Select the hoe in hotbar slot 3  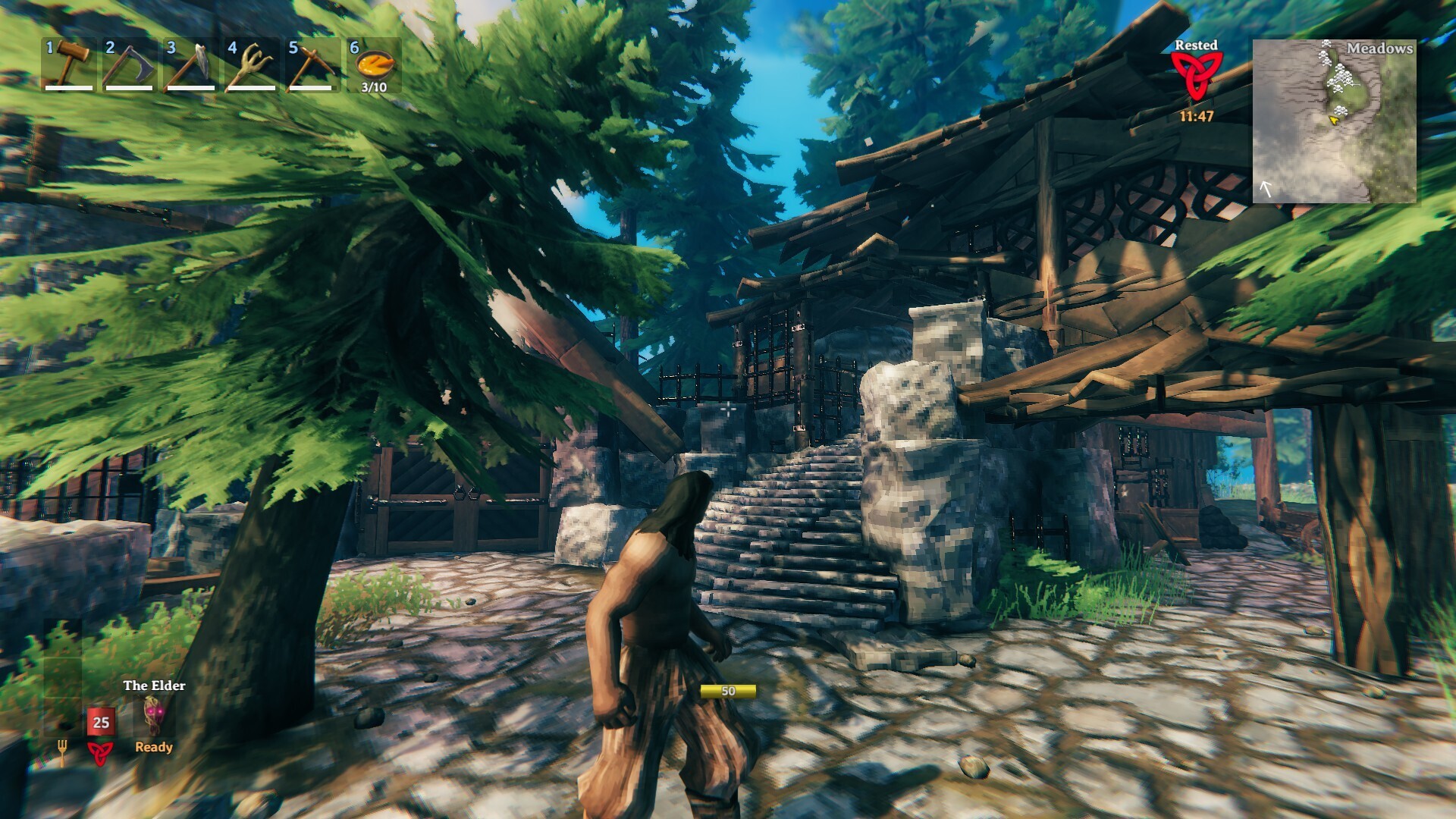click(x=190, y=64)
